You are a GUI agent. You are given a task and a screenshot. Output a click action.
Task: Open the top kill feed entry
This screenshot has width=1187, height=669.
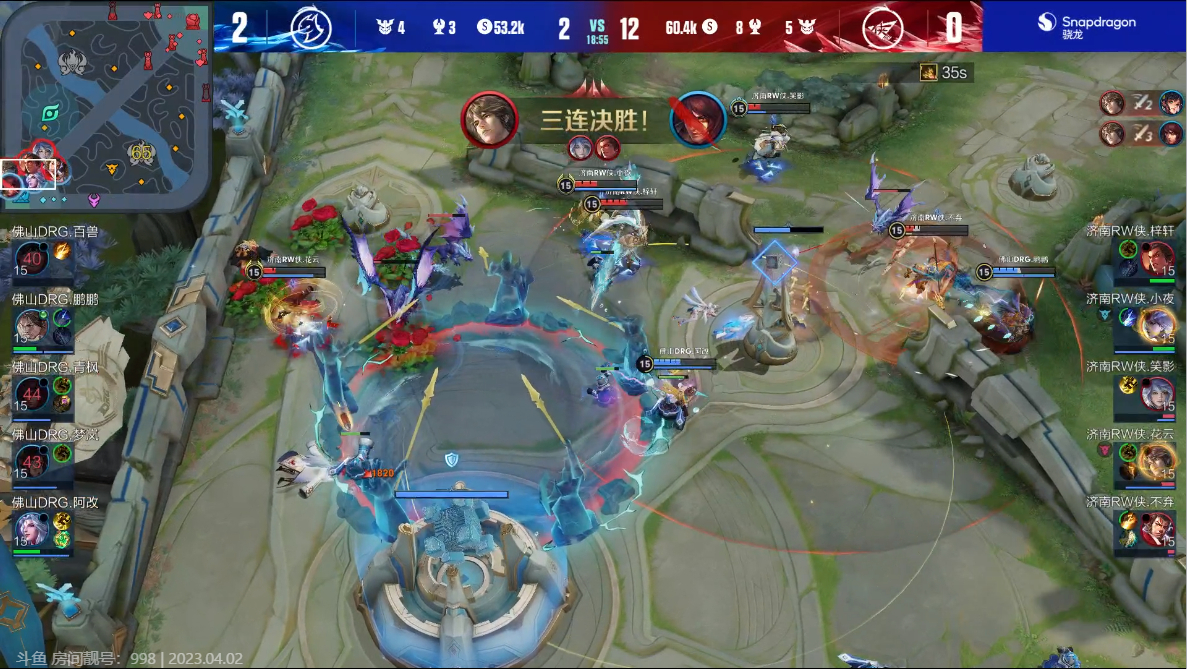[x=1141, y=103]
